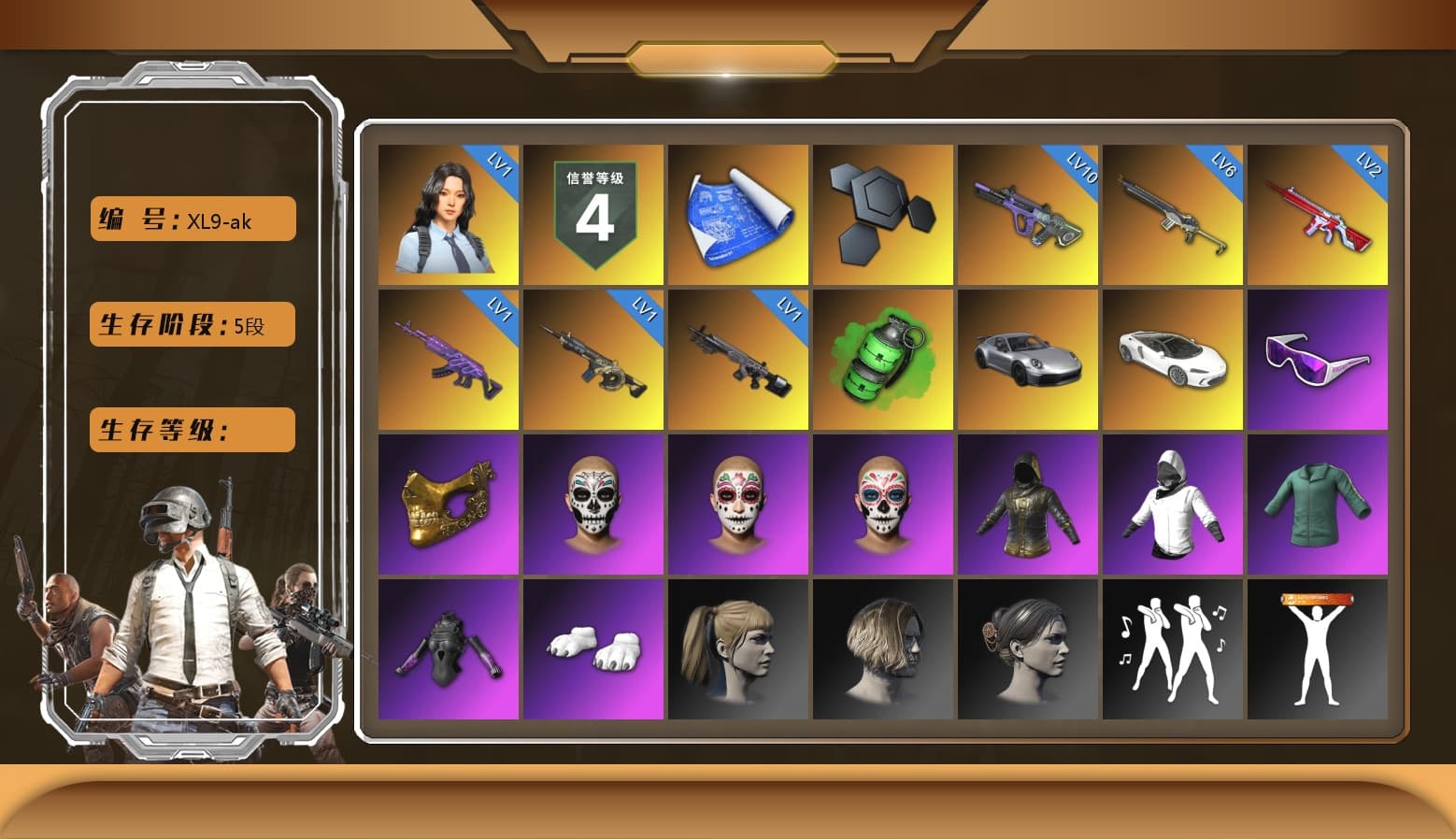This screenshot has width=1456, height=839.
Task: Click the 生存阶段 5段 field
Action: pos(191,324)
